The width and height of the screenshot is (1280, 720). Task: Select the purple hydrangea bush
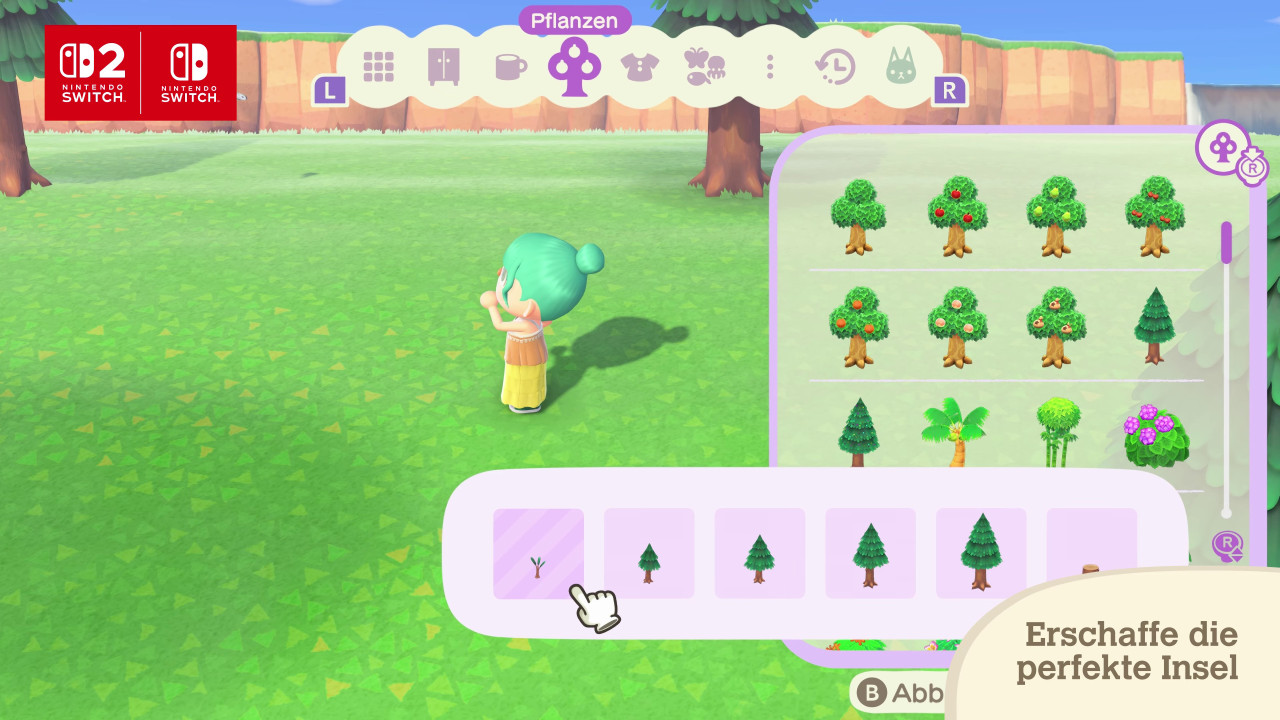[x=1154, y=435]
